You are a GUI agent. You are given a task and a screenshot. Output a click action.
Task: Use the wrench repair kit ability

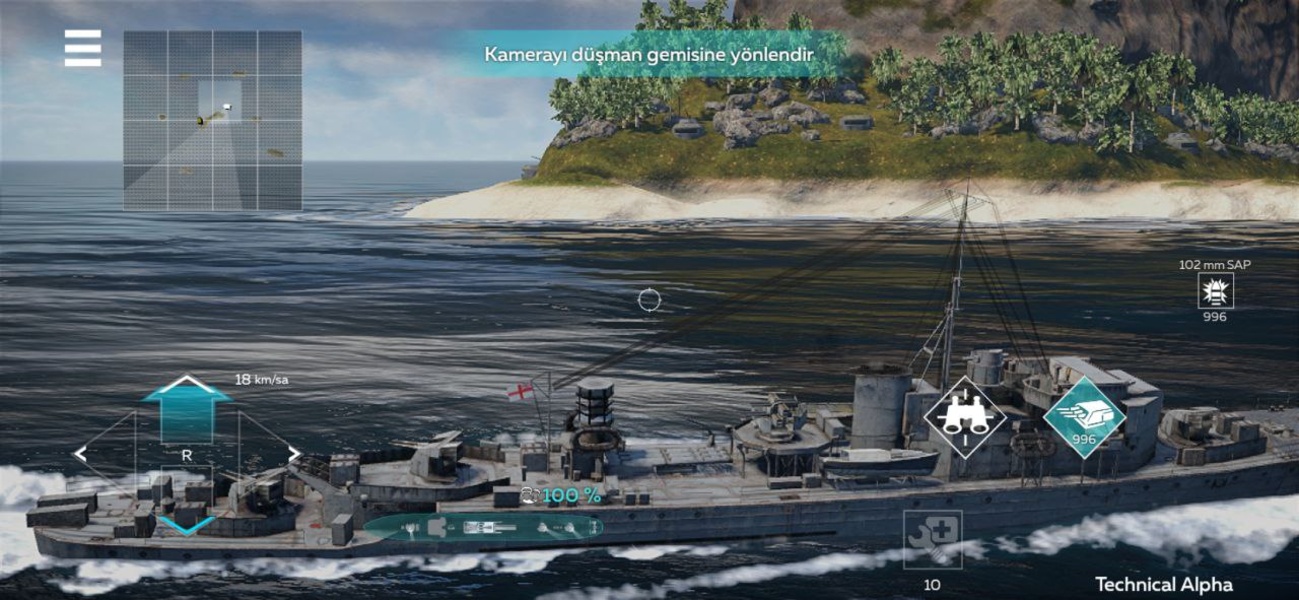[932, 540]
